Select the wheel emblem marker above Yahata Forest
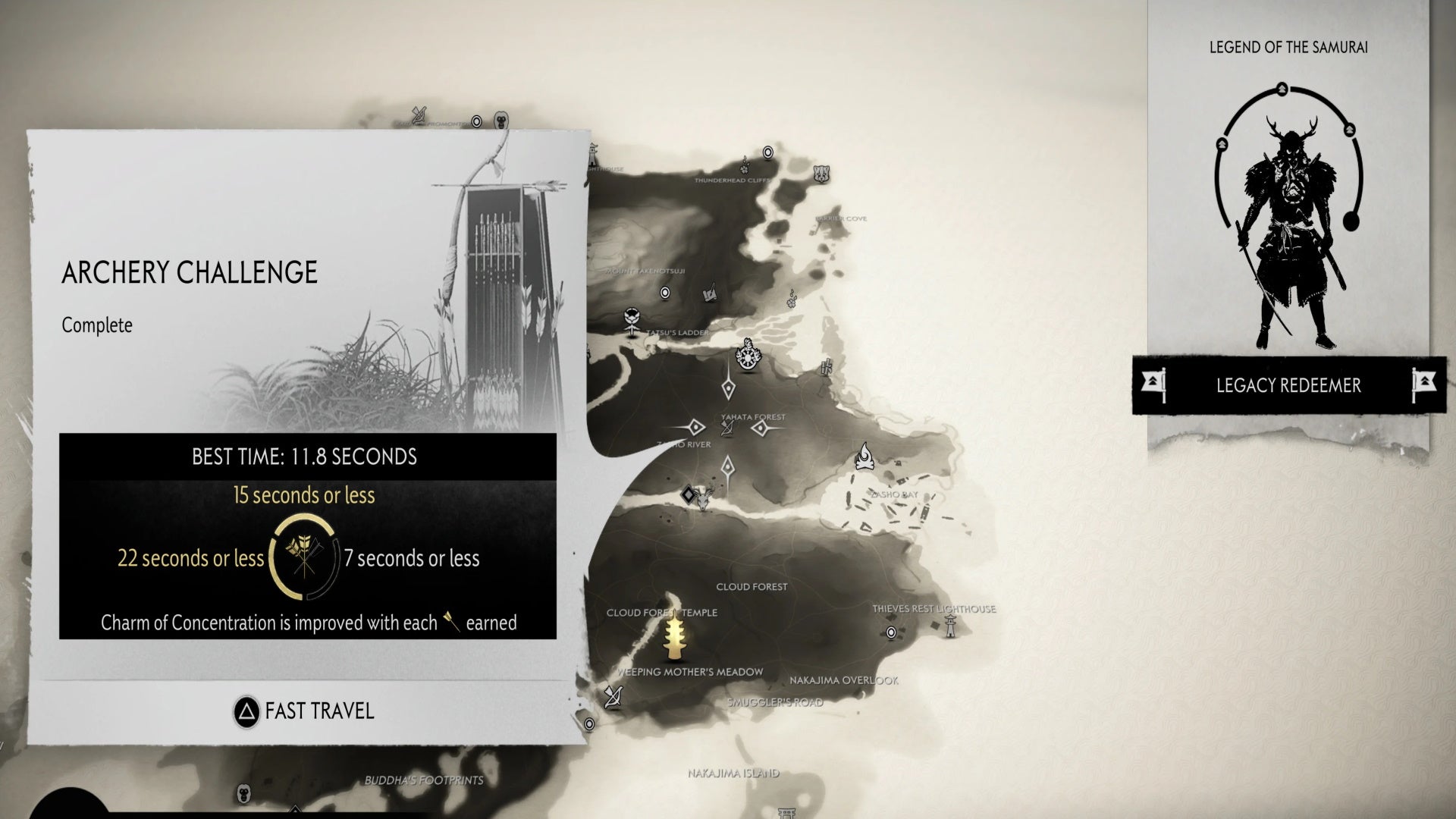1456x819 pixels. [x=749, y=355]
